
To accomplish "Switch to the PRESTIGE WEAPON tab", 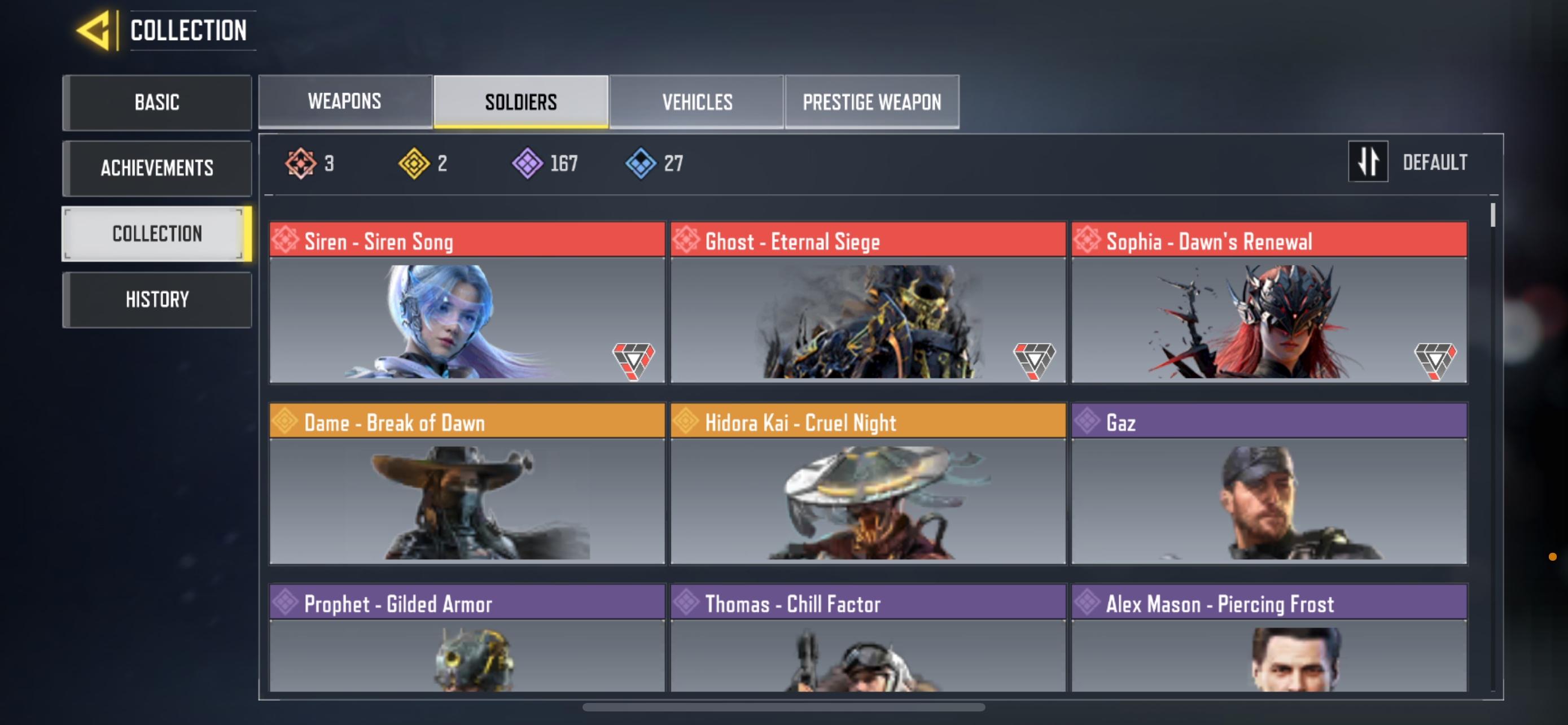I will click(x=871, y=102).
